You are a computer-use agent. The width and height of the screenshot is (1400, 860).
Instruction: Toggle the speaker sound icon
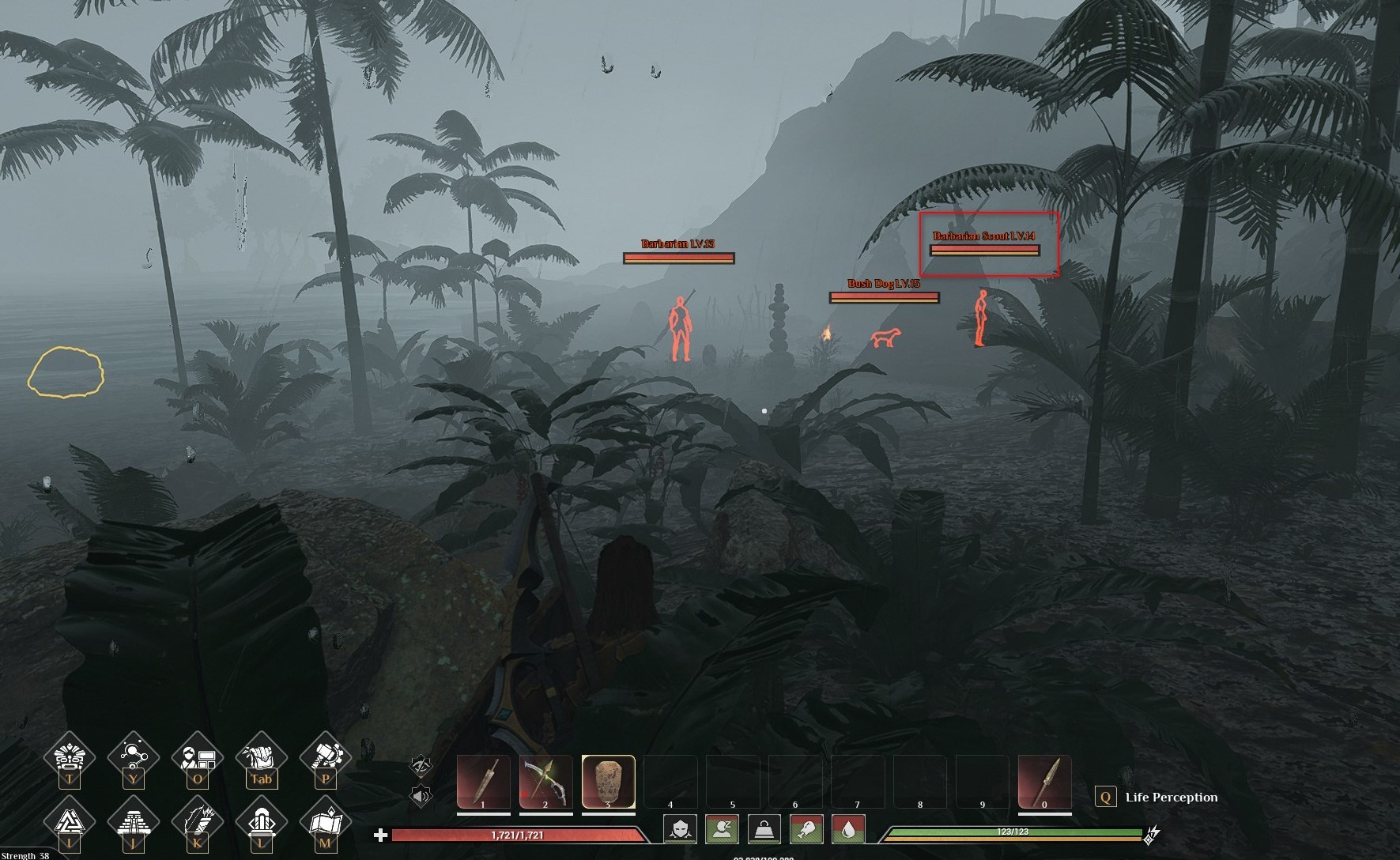click(421, 794)
